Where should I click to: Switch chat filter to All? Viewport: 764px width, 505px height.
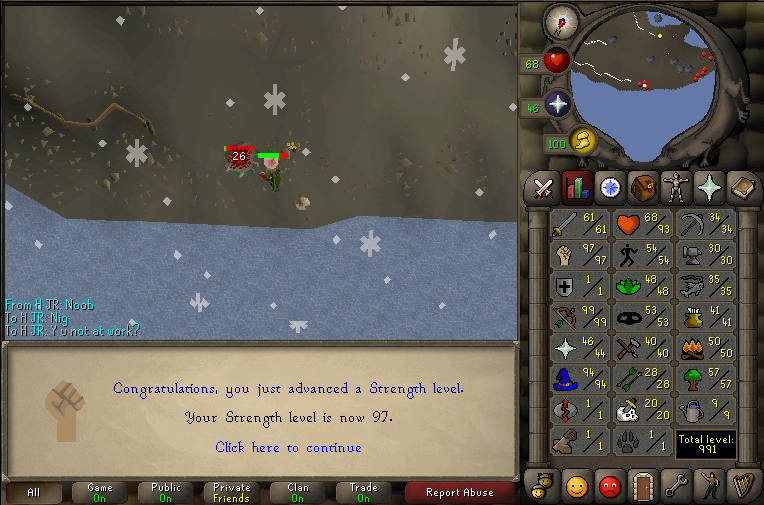(33, 492)
